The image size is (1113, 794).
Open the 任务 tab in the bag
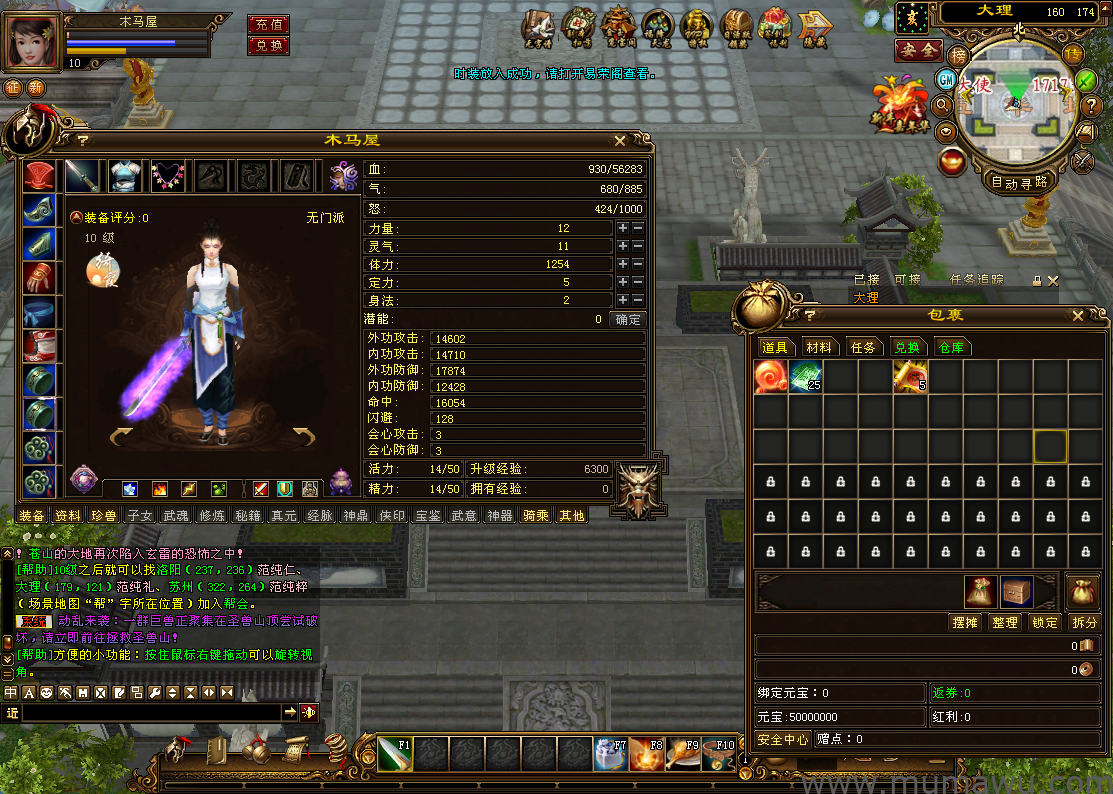click(863, 347)
